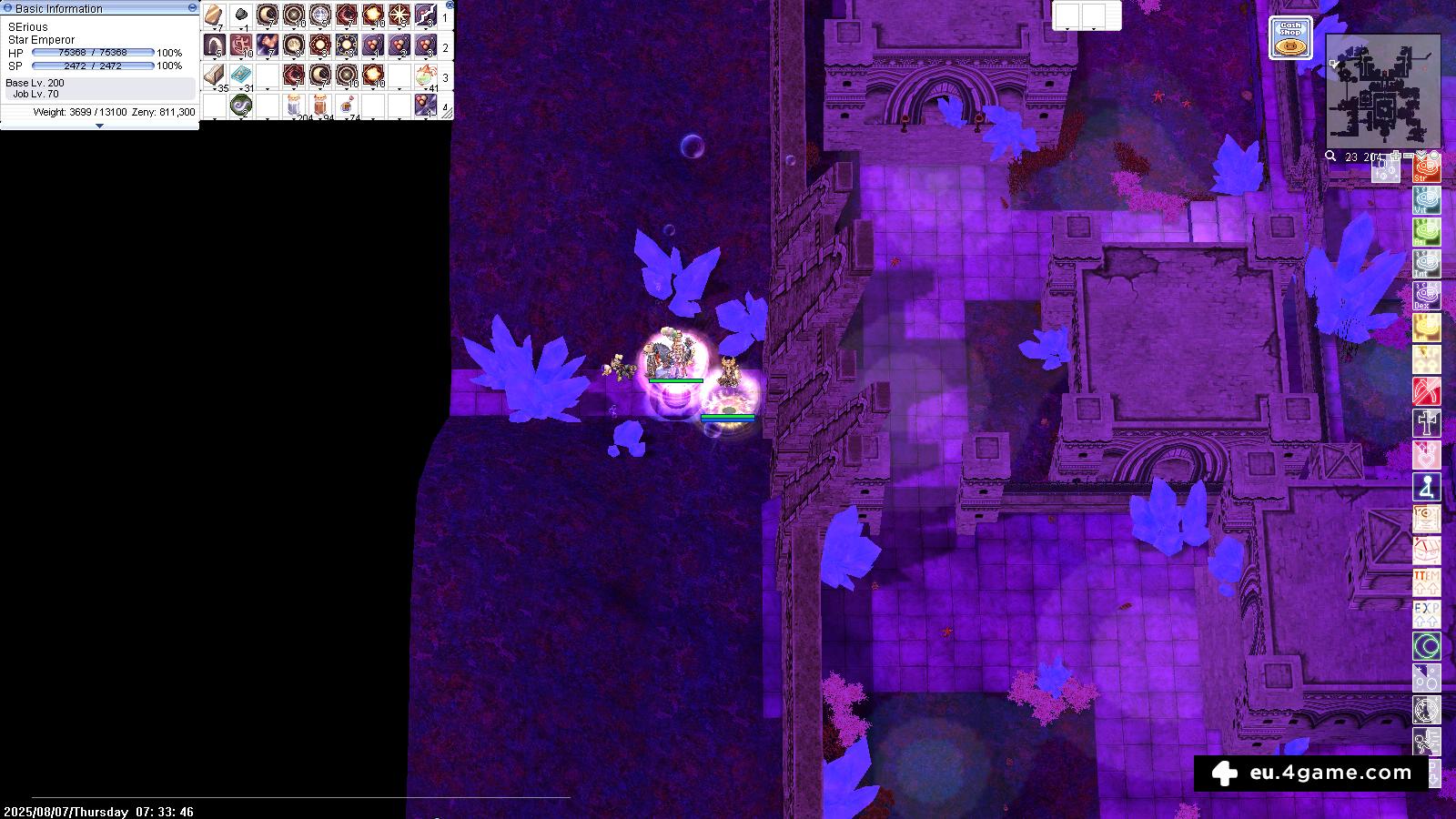Activate the purple arch skill in row two
This screenshot has height=819, width=1456.
[215, 45]
